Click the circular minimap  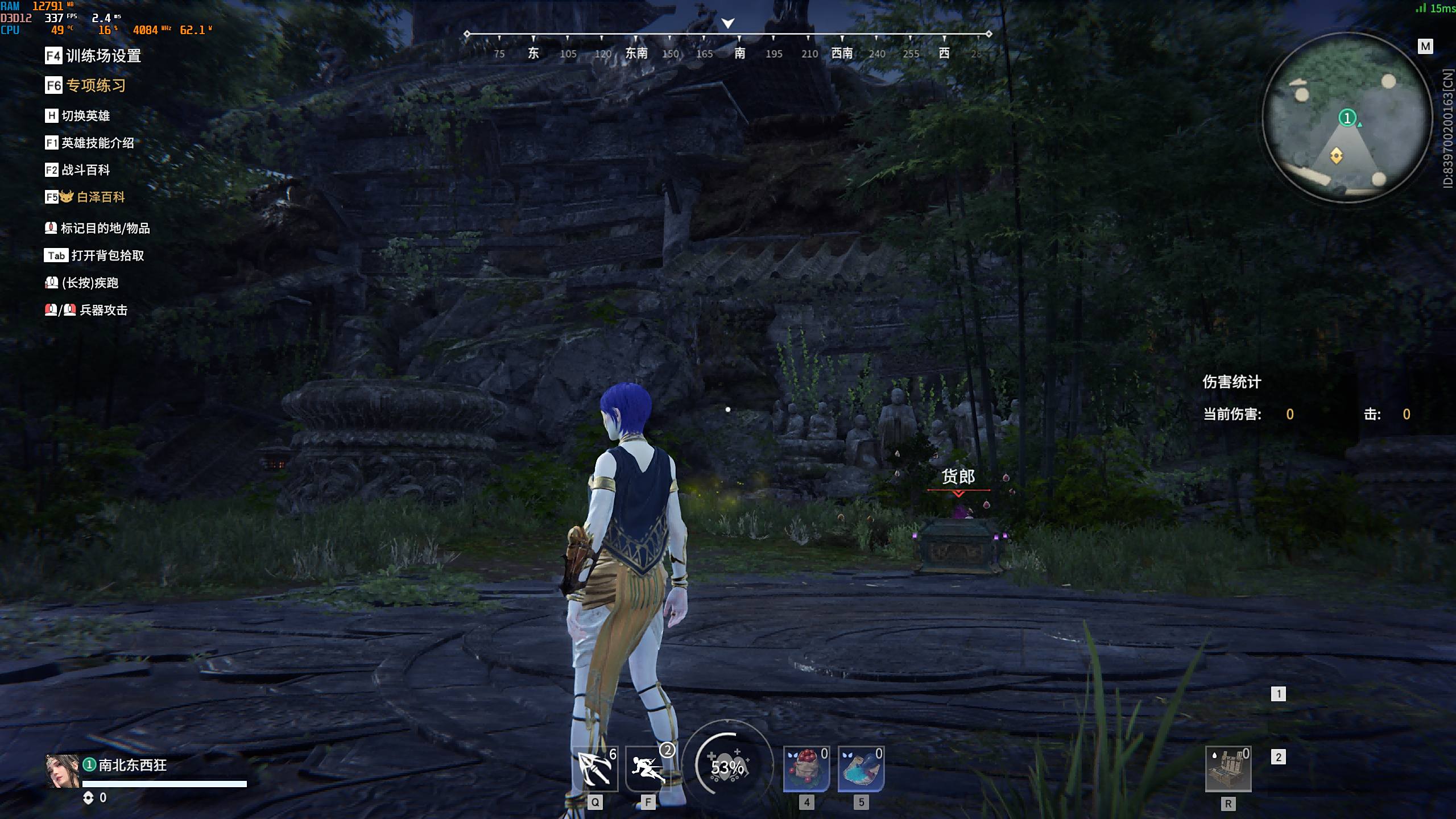tap(1346, 117)
